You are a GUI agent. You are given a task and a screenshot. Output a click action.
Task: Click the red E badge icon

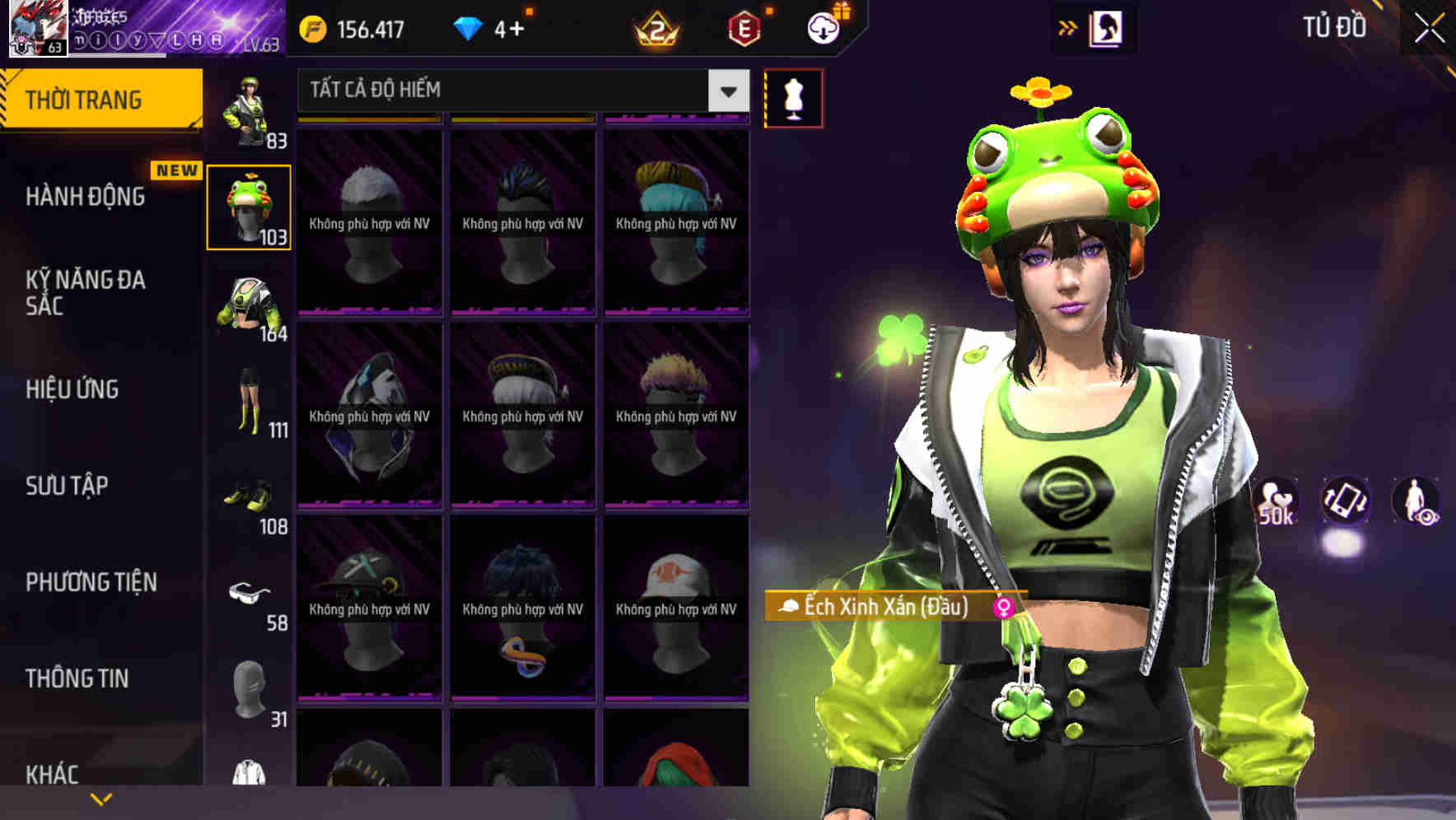743,27
